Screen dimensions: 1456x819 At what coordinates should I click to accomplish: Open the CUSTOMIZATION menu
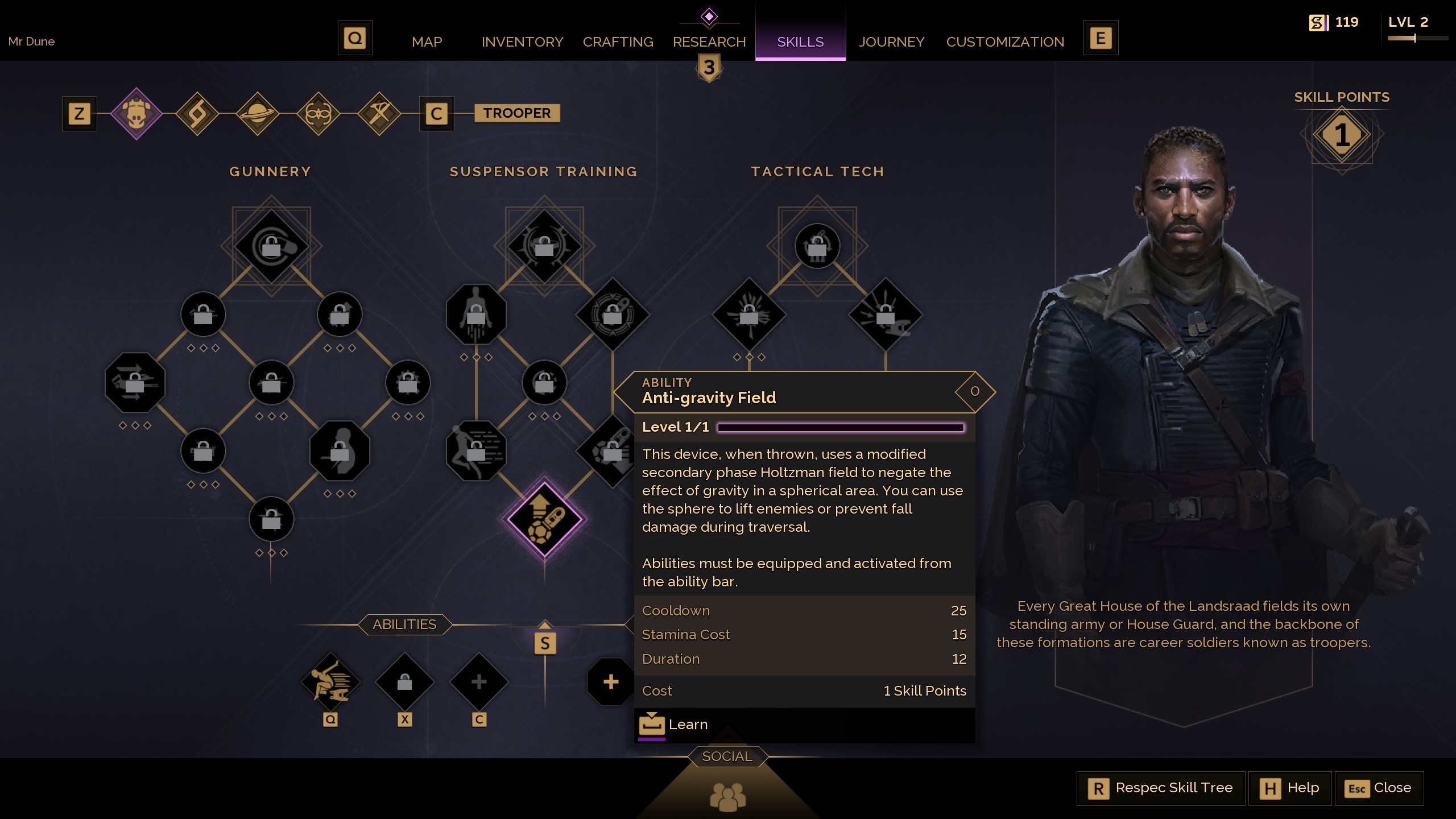tap(1005, 42)
